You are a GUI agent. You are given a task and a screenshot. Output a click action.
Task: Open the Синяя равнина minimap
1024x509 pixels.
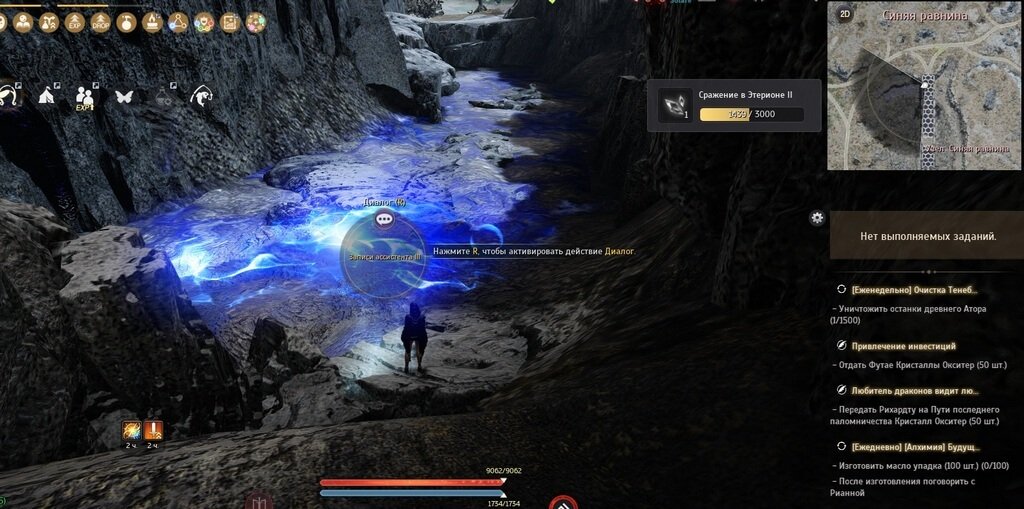[x=925, y=90]
